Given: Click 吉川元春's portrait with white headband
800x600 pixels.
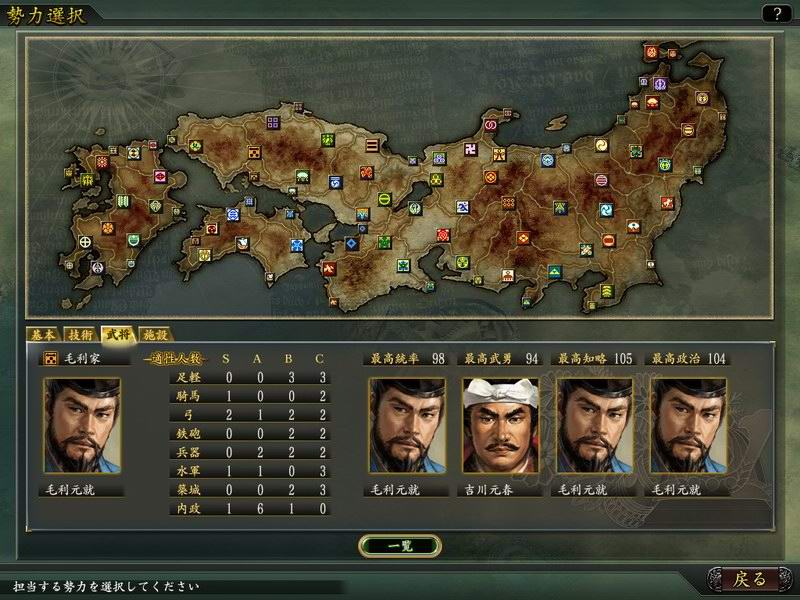Looking at the screenshot, I should tap(500, 425).
